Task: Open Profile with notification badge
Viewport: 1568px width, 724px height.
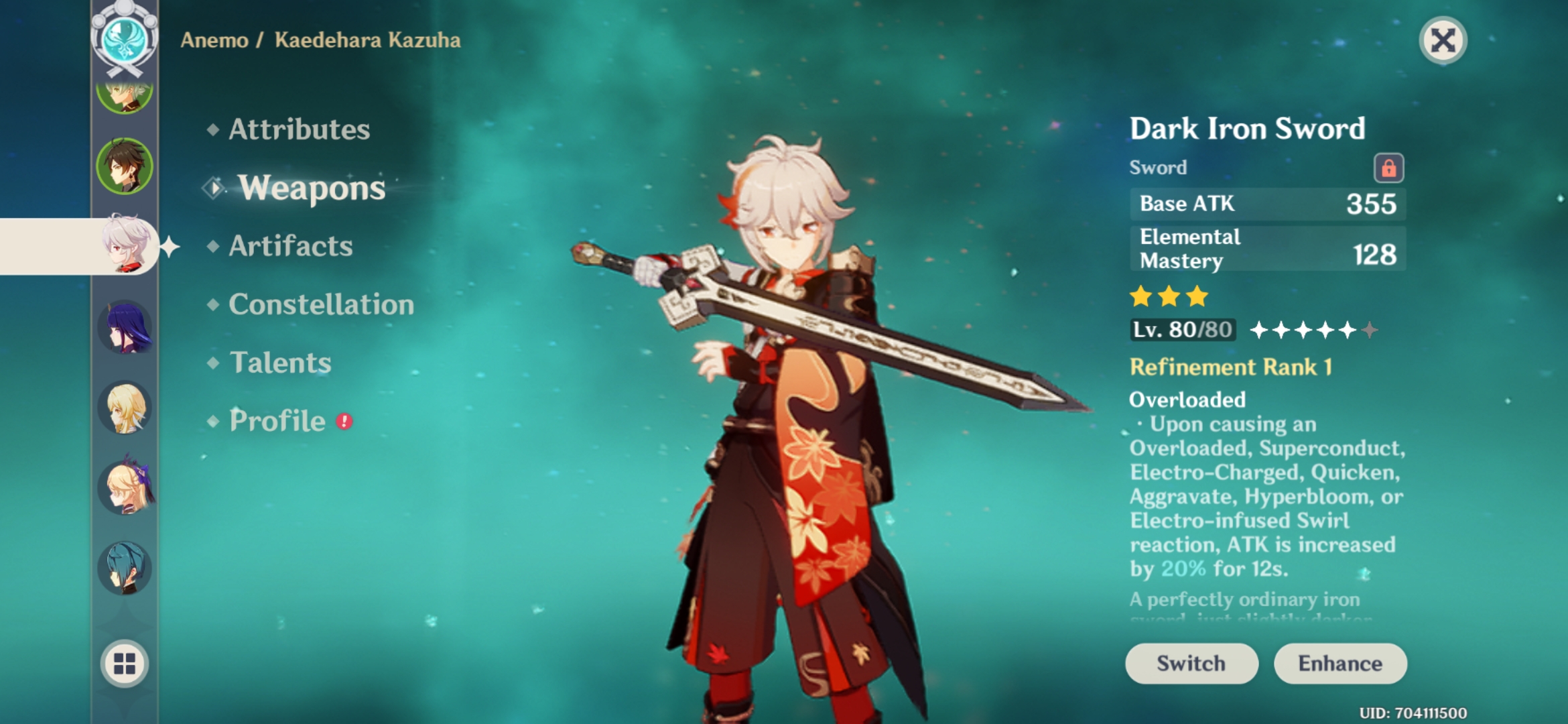Action: 276,422
